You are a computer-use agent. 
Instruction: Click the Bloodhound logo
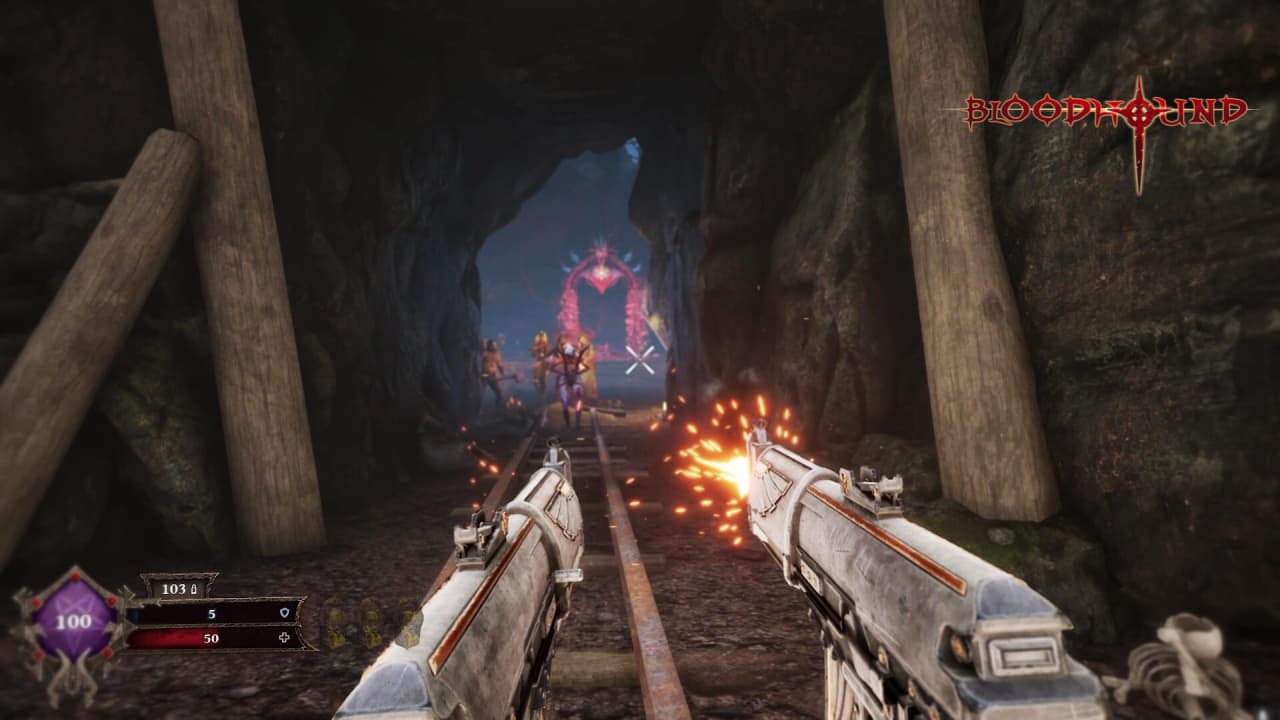tap(1105, 113)
